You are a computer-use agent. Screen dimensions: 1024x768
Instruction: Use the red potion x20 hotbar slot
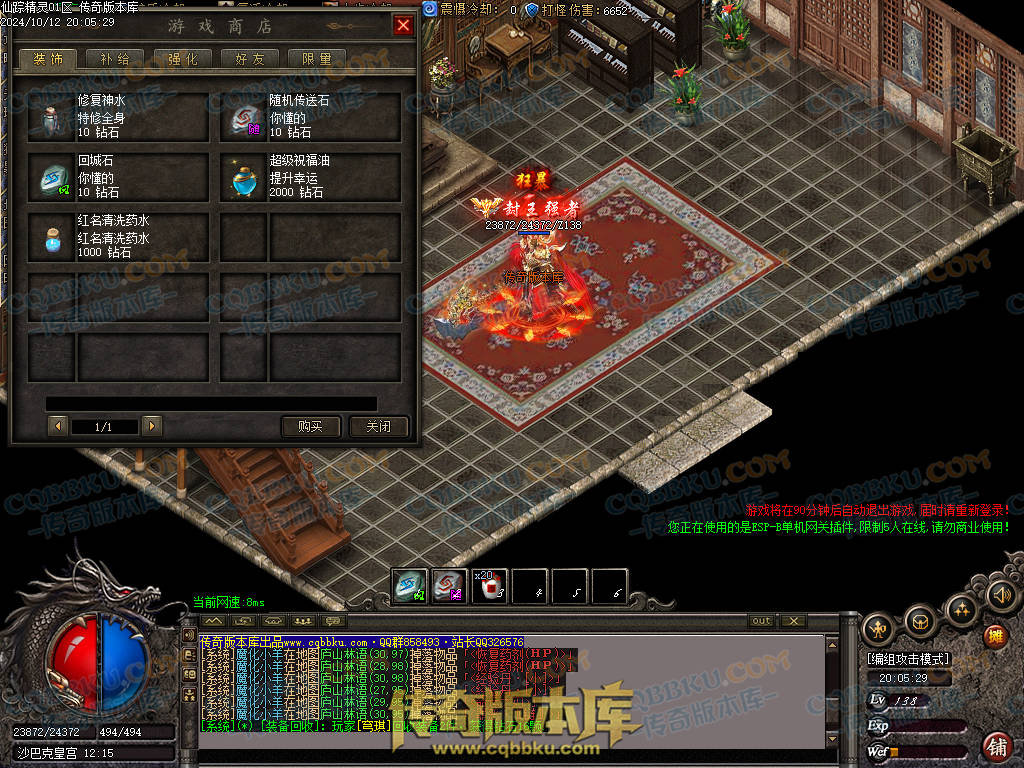[x=490, y=586]
